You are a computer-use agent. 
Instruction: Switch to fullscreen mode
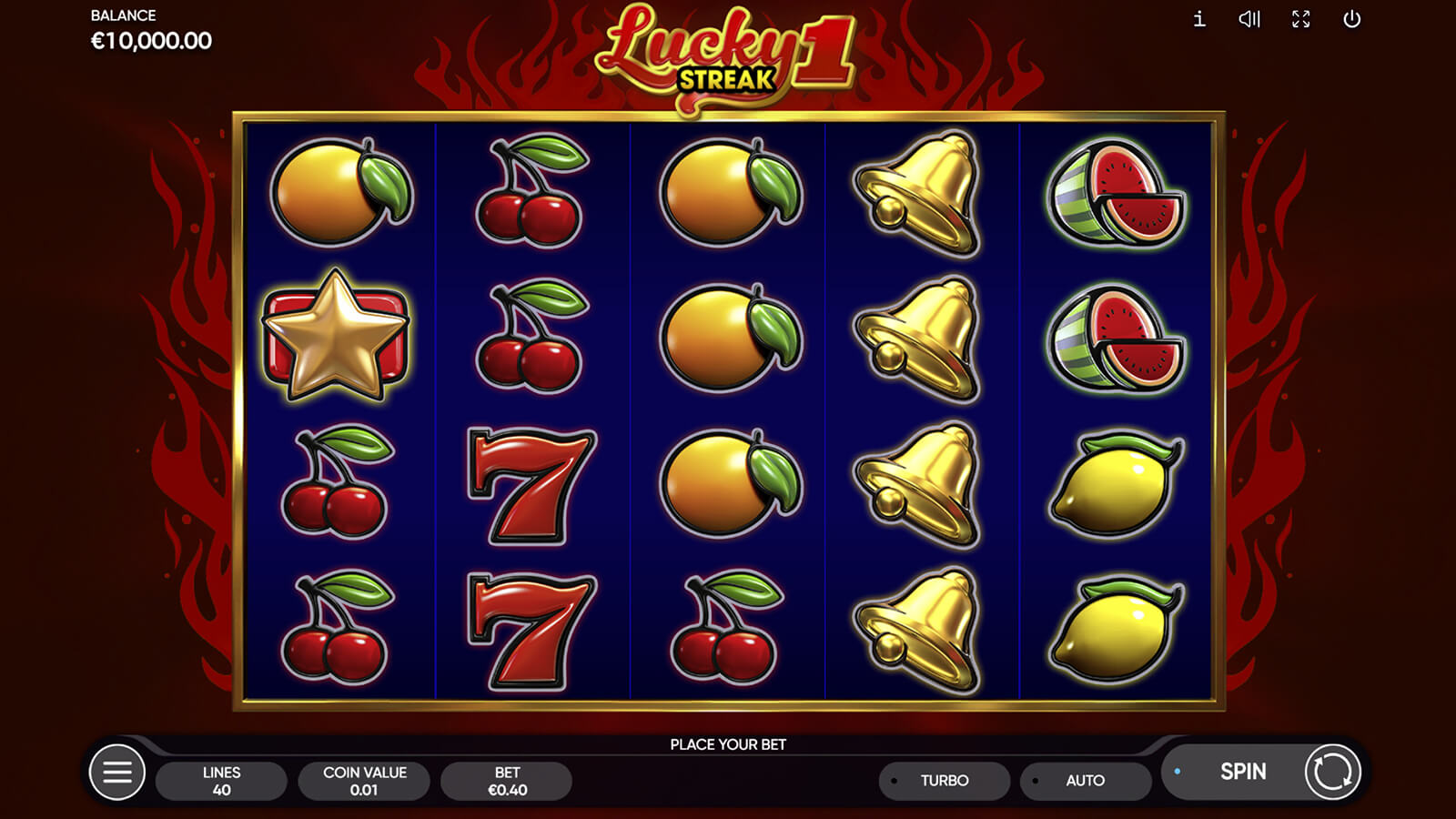click(1301, 19)
